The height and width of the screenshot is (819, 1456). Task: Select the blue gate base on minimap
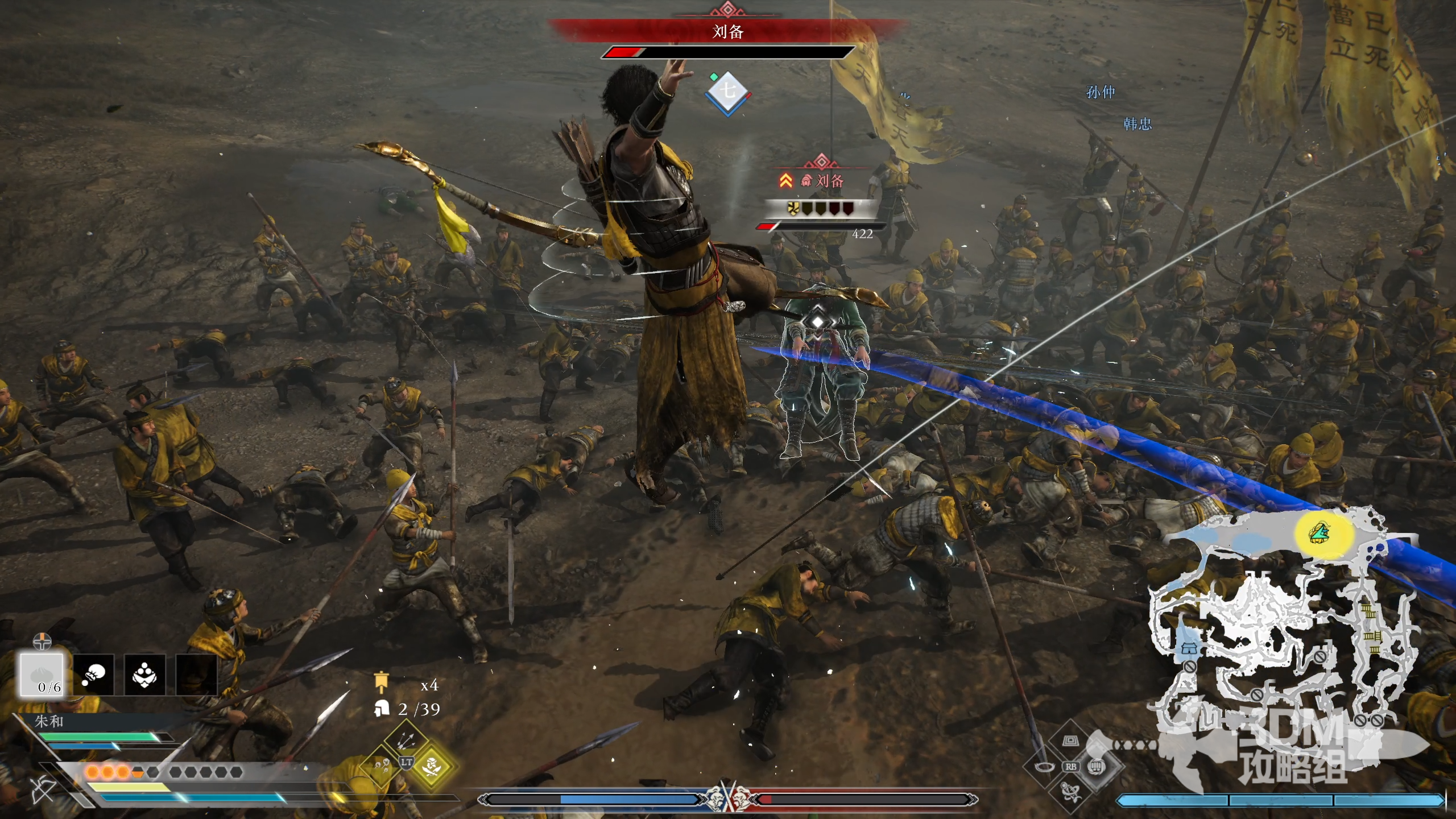tap(1189, 648)
